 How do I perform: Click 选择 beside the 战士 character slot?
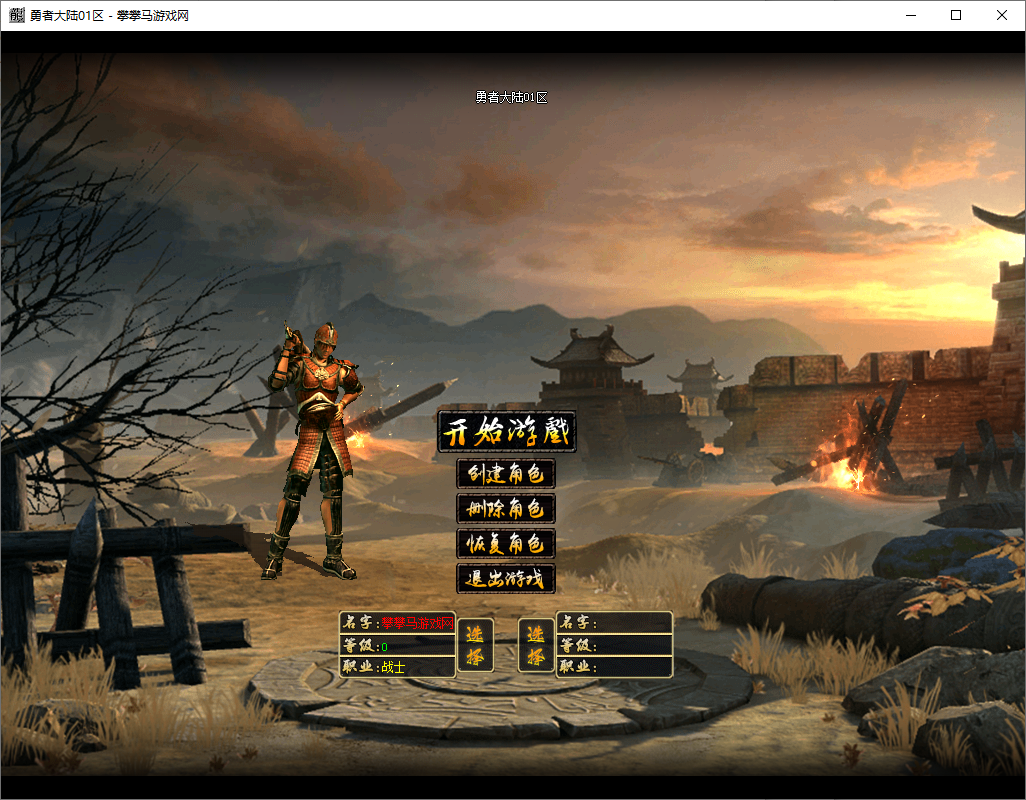(475, 645)
